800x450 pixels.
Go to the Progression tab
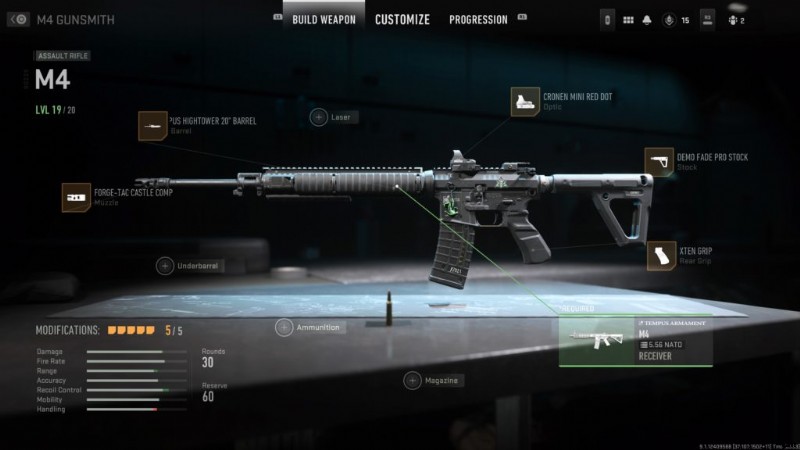point(478,19)
